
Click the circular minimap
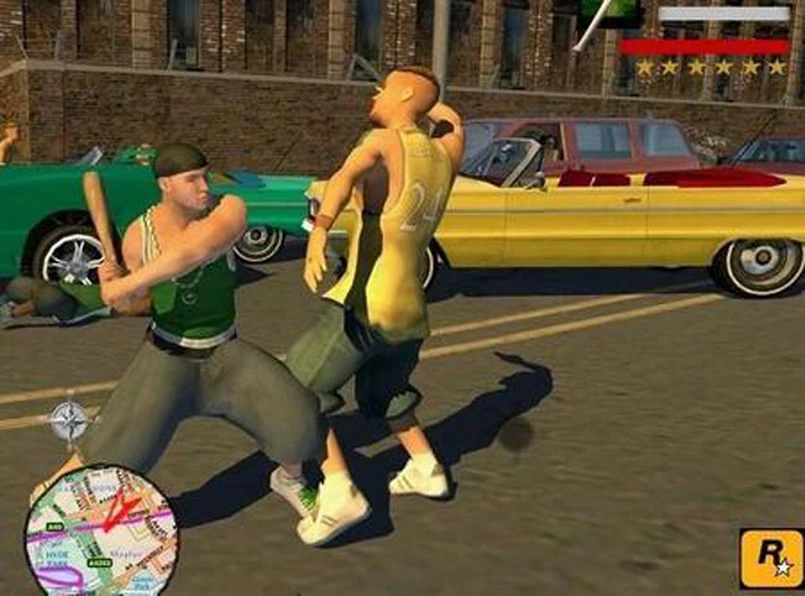tap(100, 532)
